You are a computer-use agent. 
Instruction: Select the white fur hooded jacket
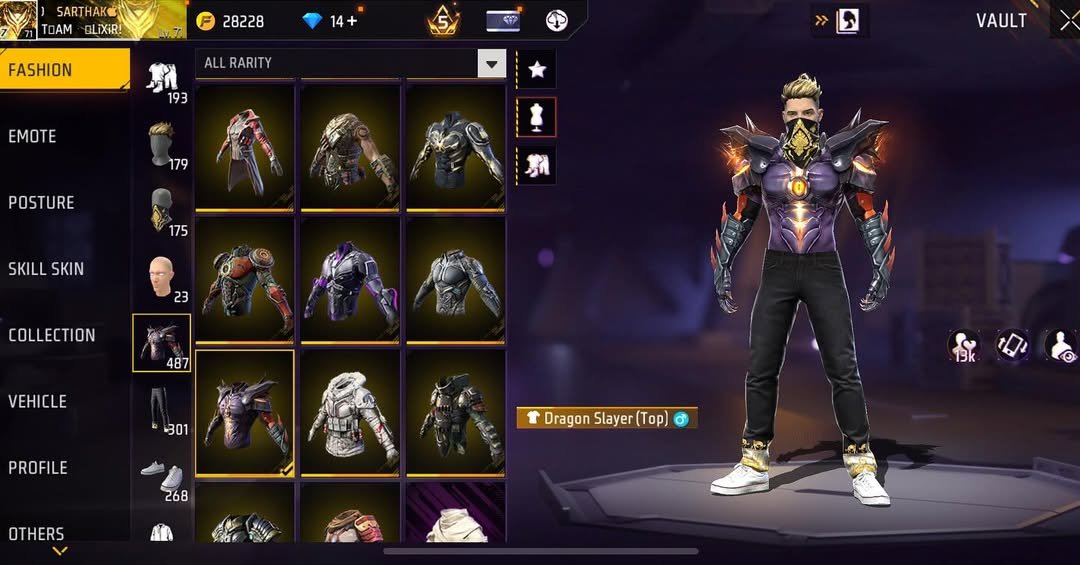point(350,411)
